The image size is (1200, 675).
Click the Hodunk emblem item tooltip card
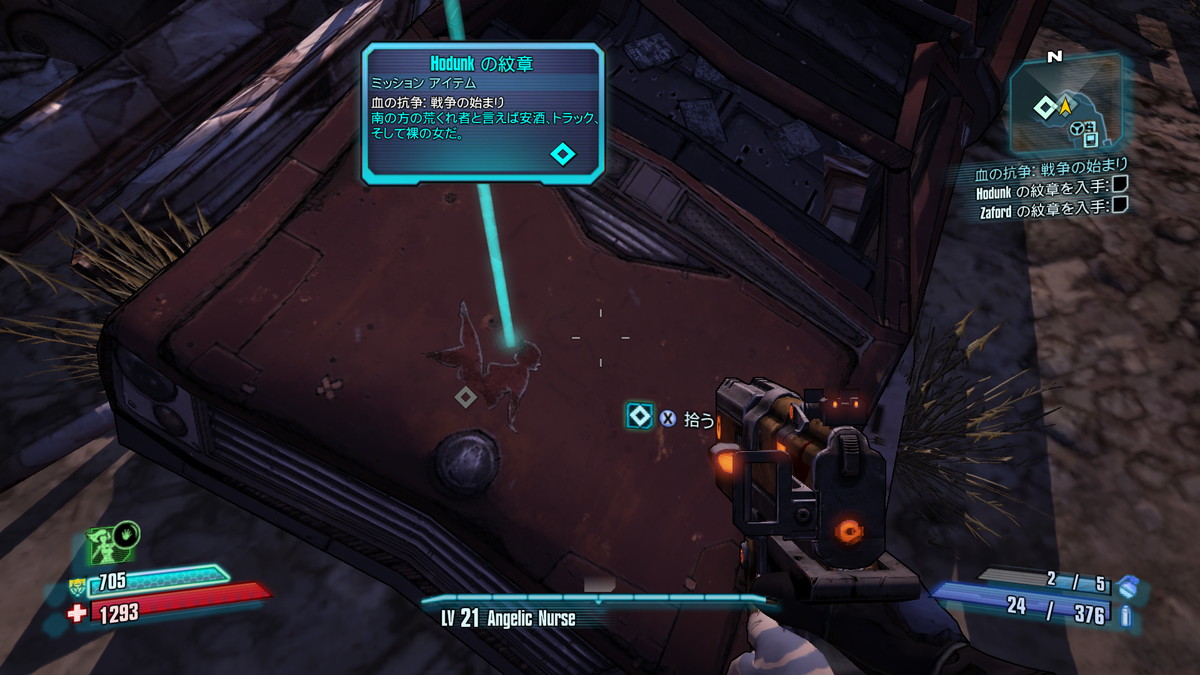coord(483,112)
